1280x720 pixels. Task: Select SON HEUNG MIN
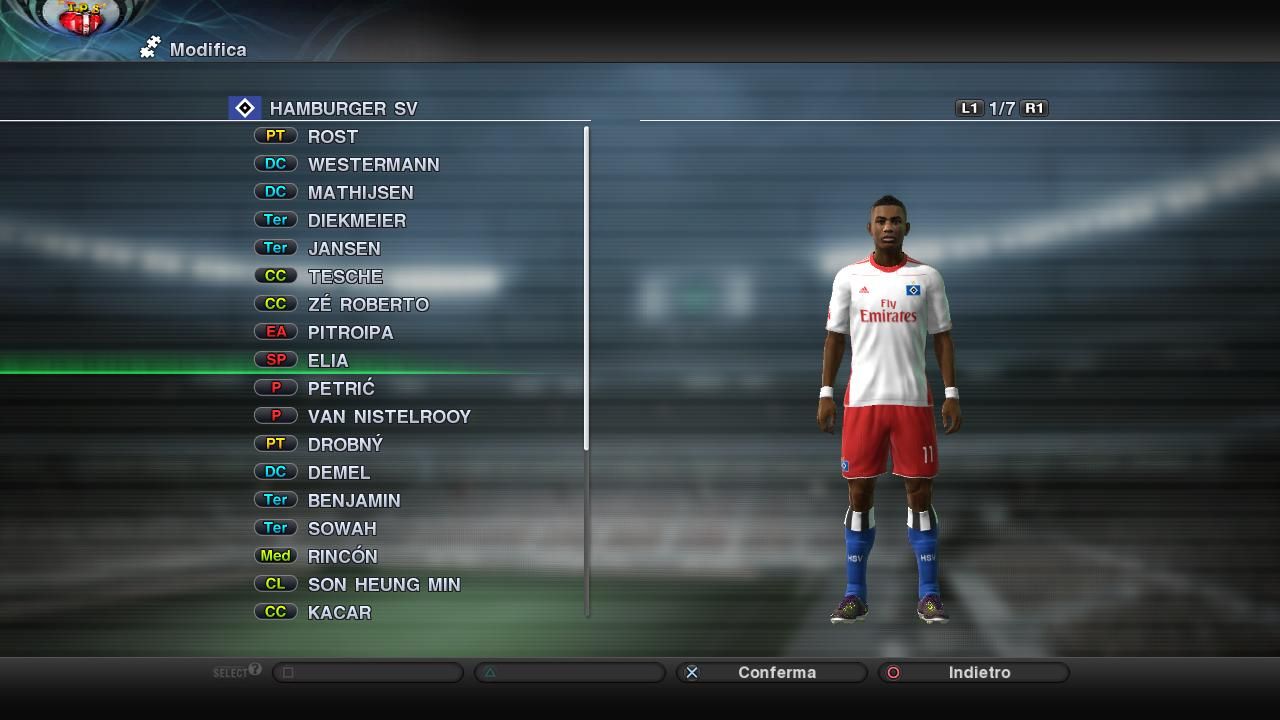click(x=384, y=585)
